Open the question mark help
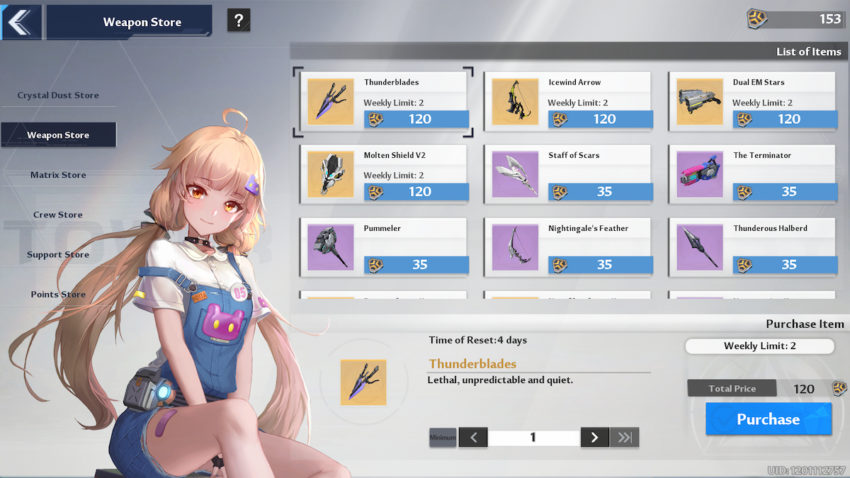Viewport: 850px width, 478px height. point(238,21)
